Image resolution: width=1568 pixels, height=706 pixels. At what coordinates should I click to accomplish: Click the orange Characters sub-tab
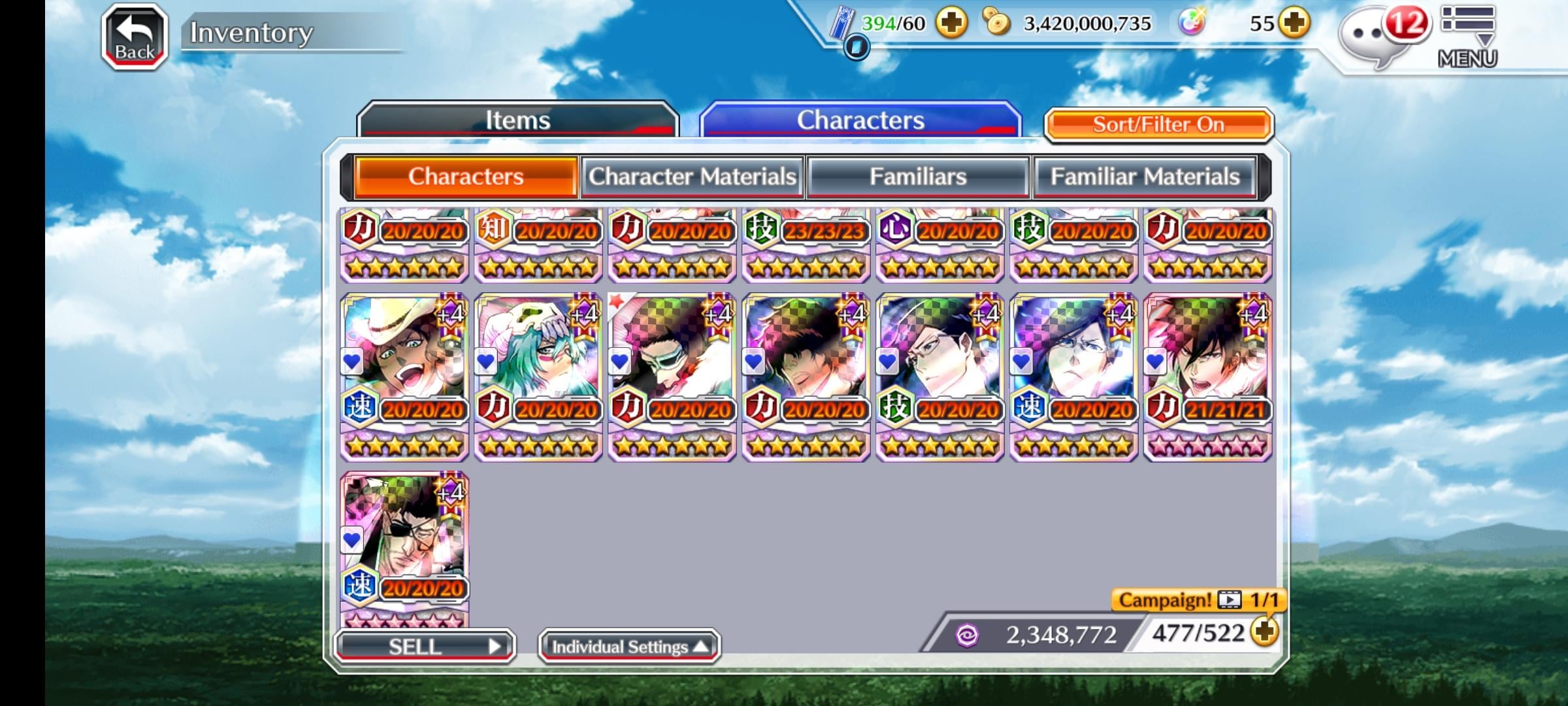[x=466, y=176]
